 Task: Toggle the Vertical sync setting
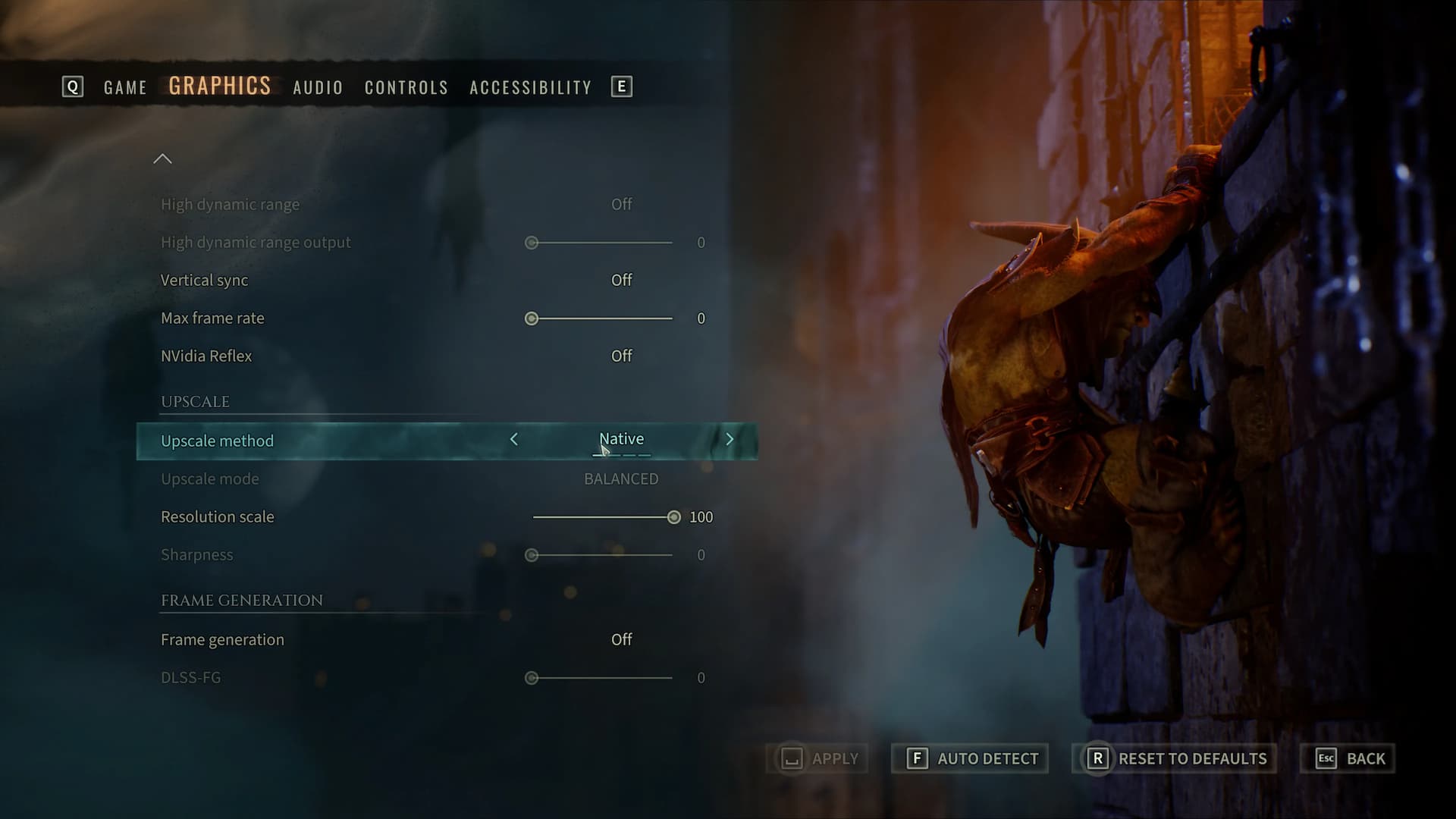tap(621, 280)
